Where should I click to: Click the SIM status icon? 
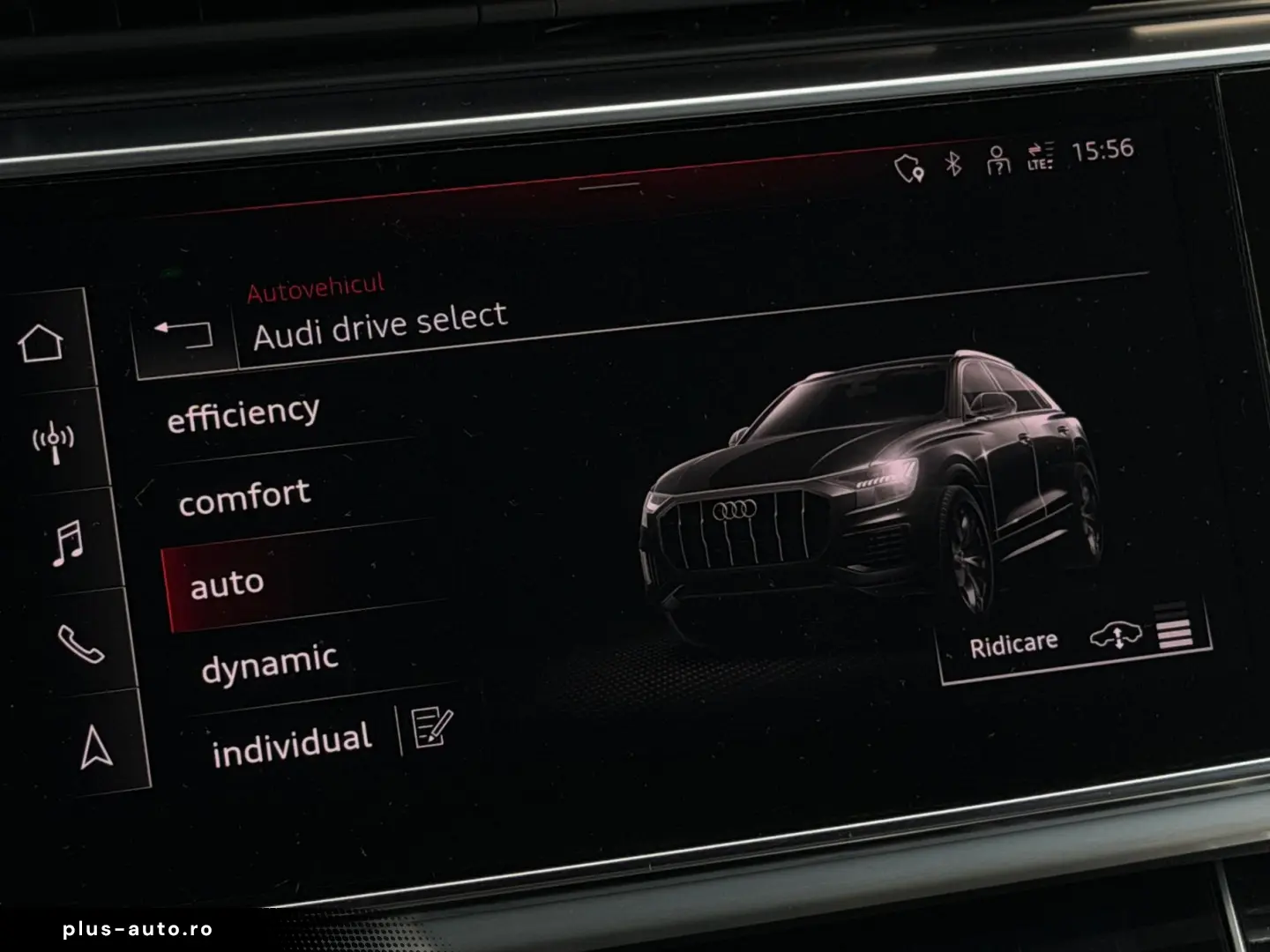point(998,162)
